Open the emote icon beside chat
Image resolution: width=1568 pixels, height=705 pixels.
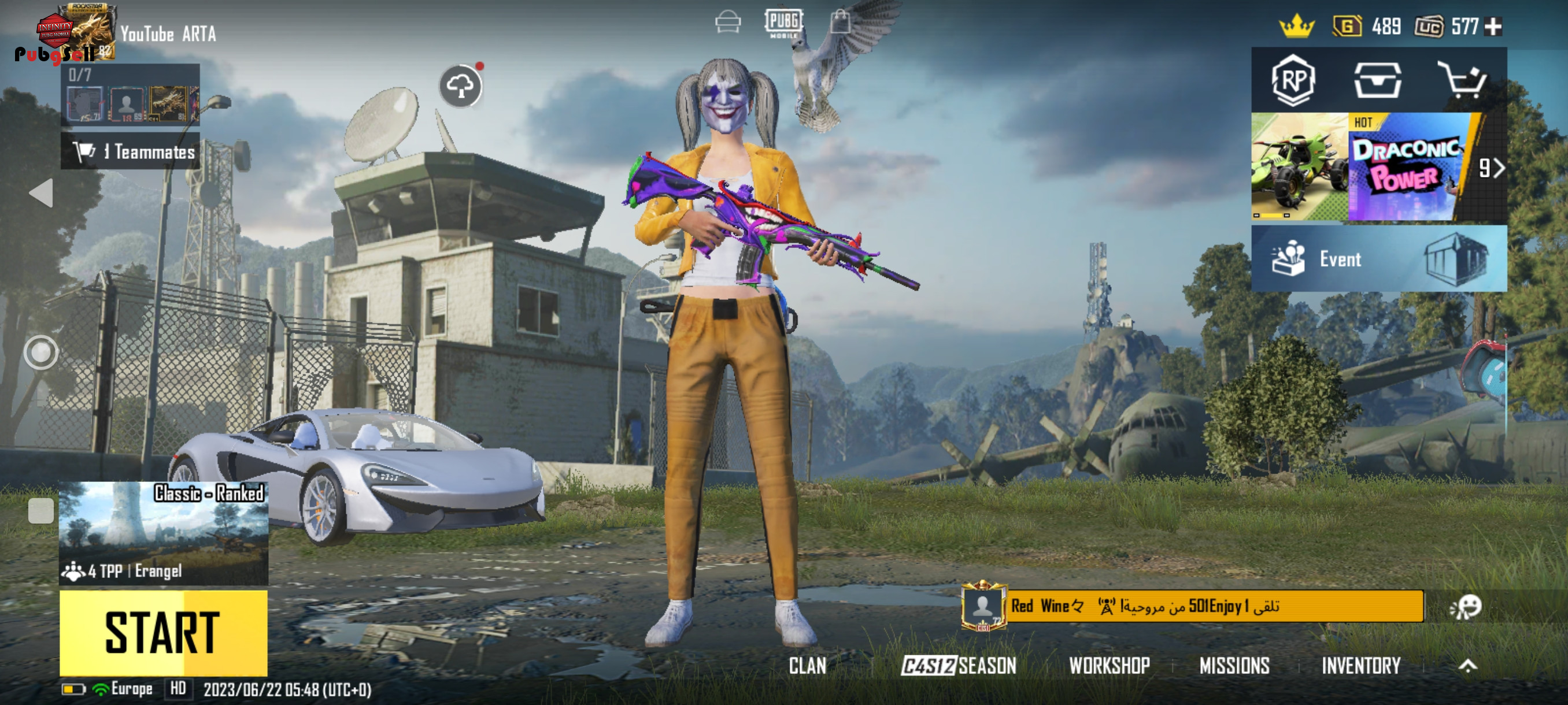click(1466, 606)
